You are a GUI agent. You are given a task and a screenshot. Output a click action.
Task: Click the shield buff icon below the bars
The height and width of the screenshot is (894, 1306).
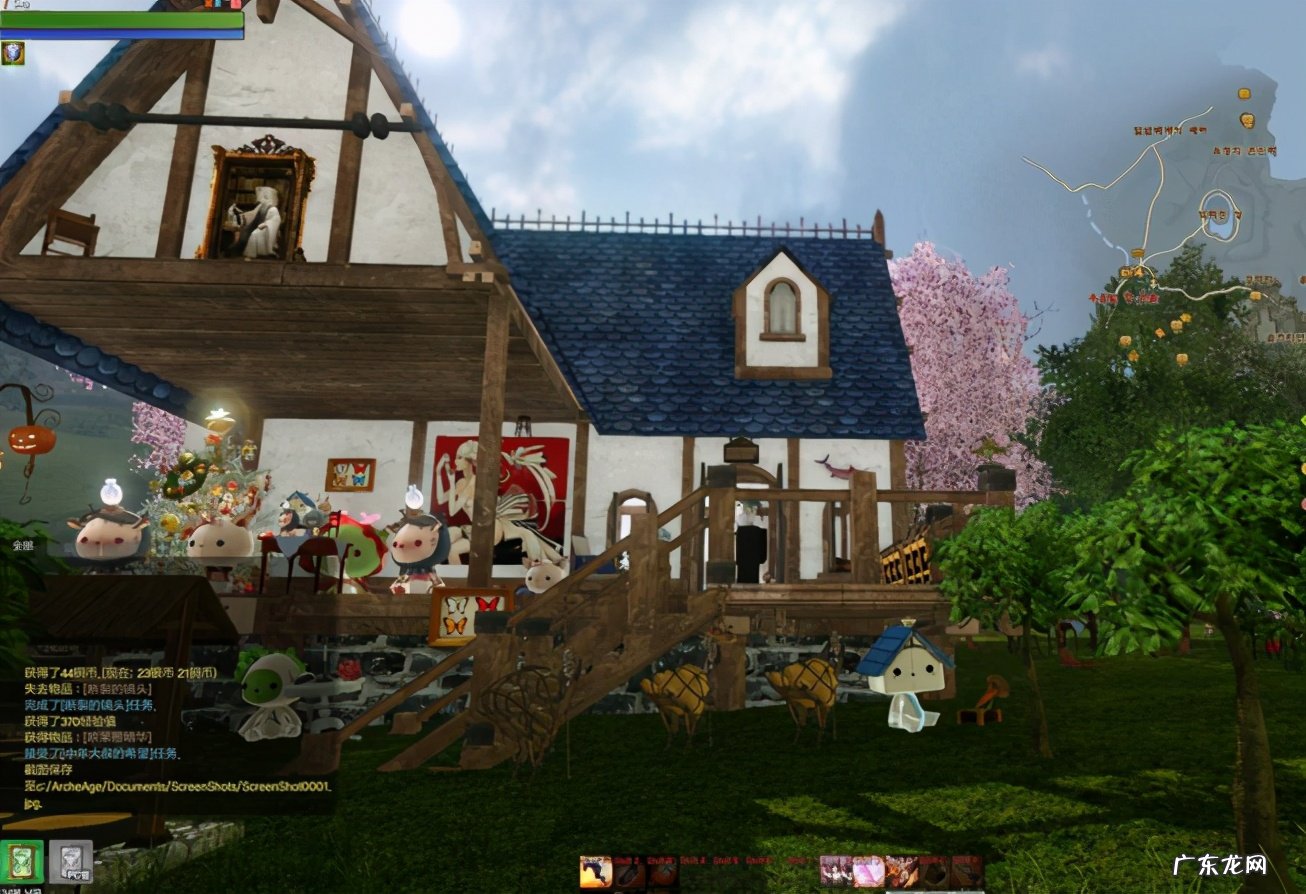[x=13, y=53]
